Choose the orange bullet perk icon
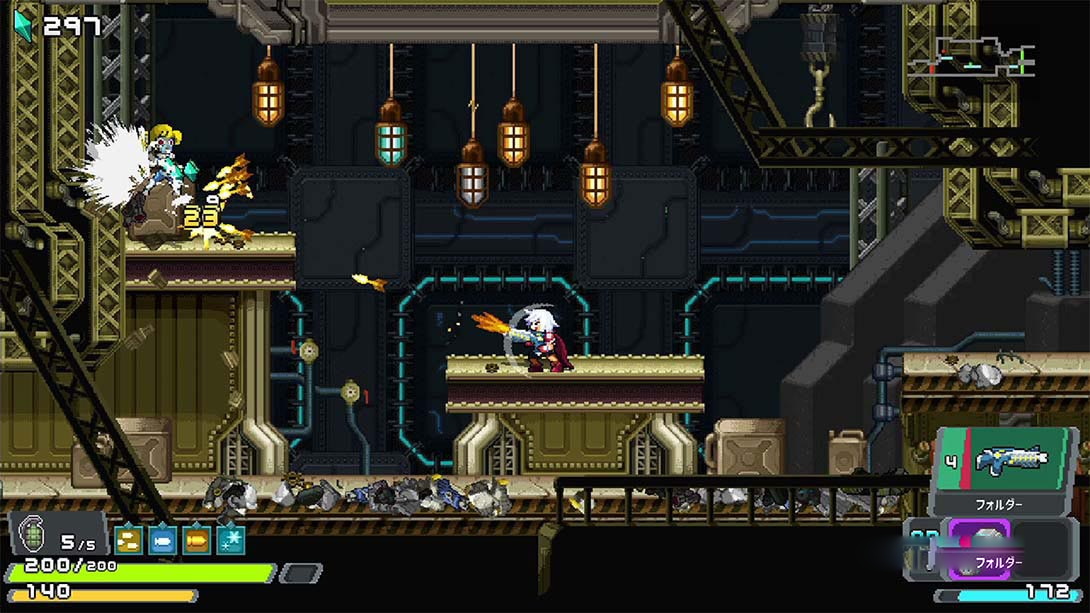 pos(197,540)
